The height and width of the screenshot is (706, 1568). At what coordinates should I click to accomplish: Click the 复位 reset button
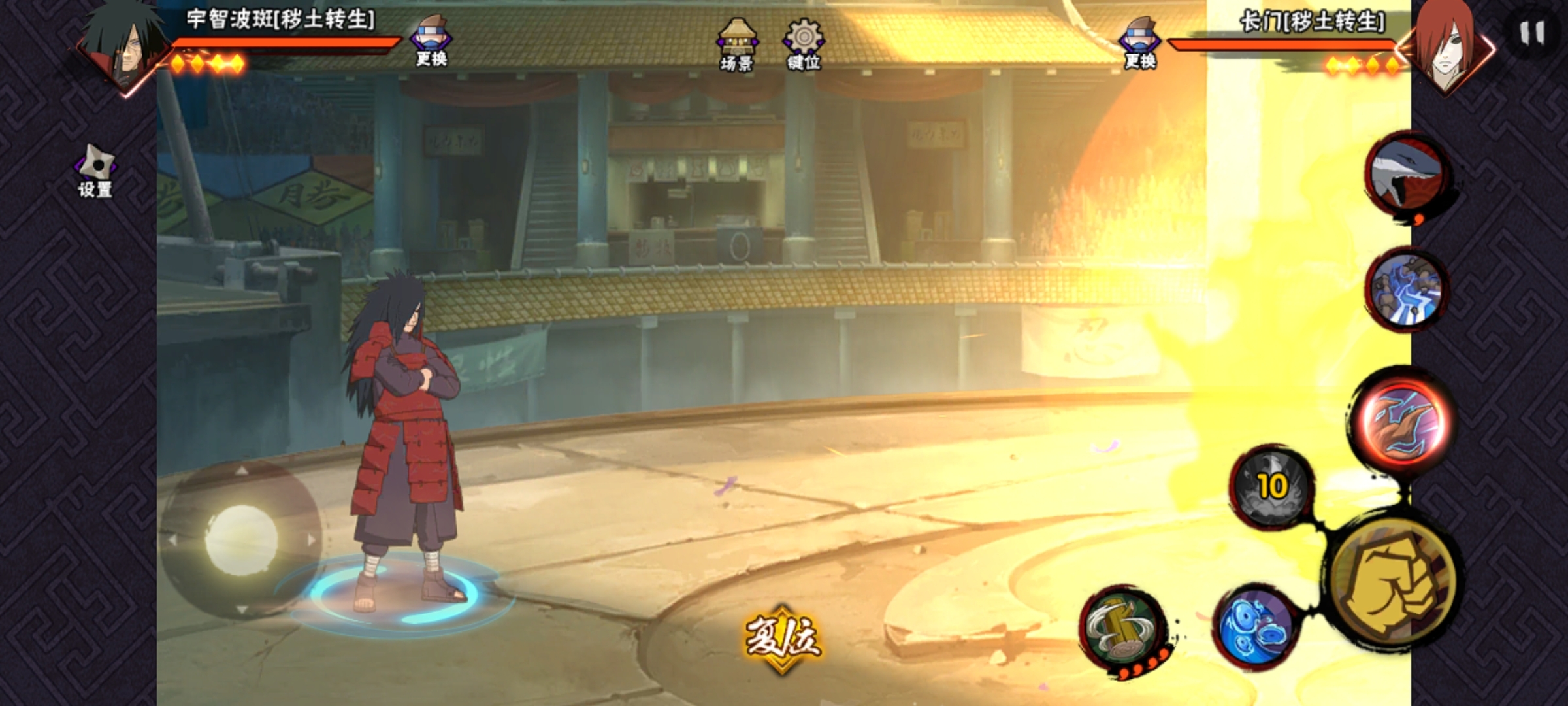pos(783,638)
